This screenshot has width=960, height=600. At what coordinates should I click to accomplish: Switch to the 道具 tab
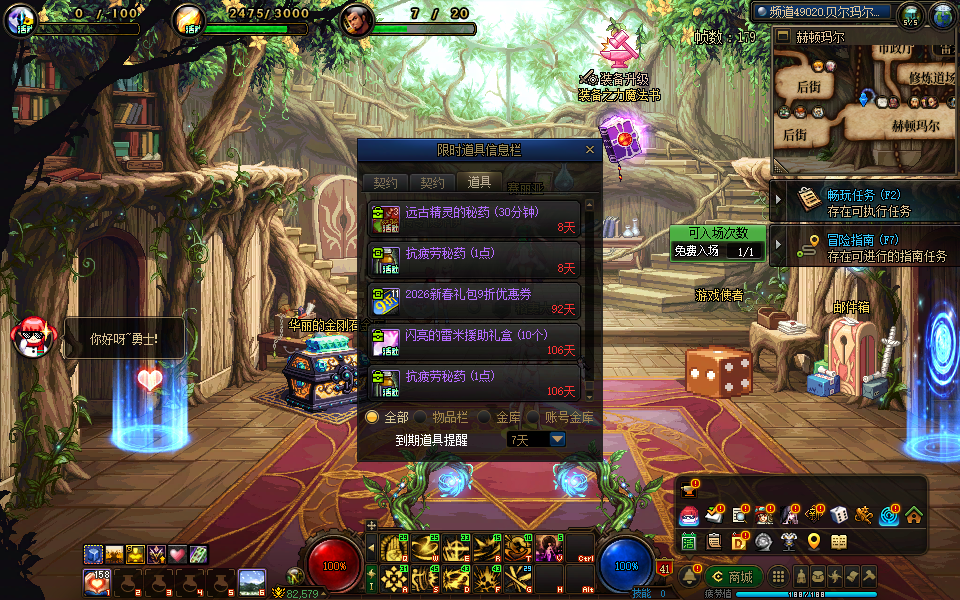point(479,183)
